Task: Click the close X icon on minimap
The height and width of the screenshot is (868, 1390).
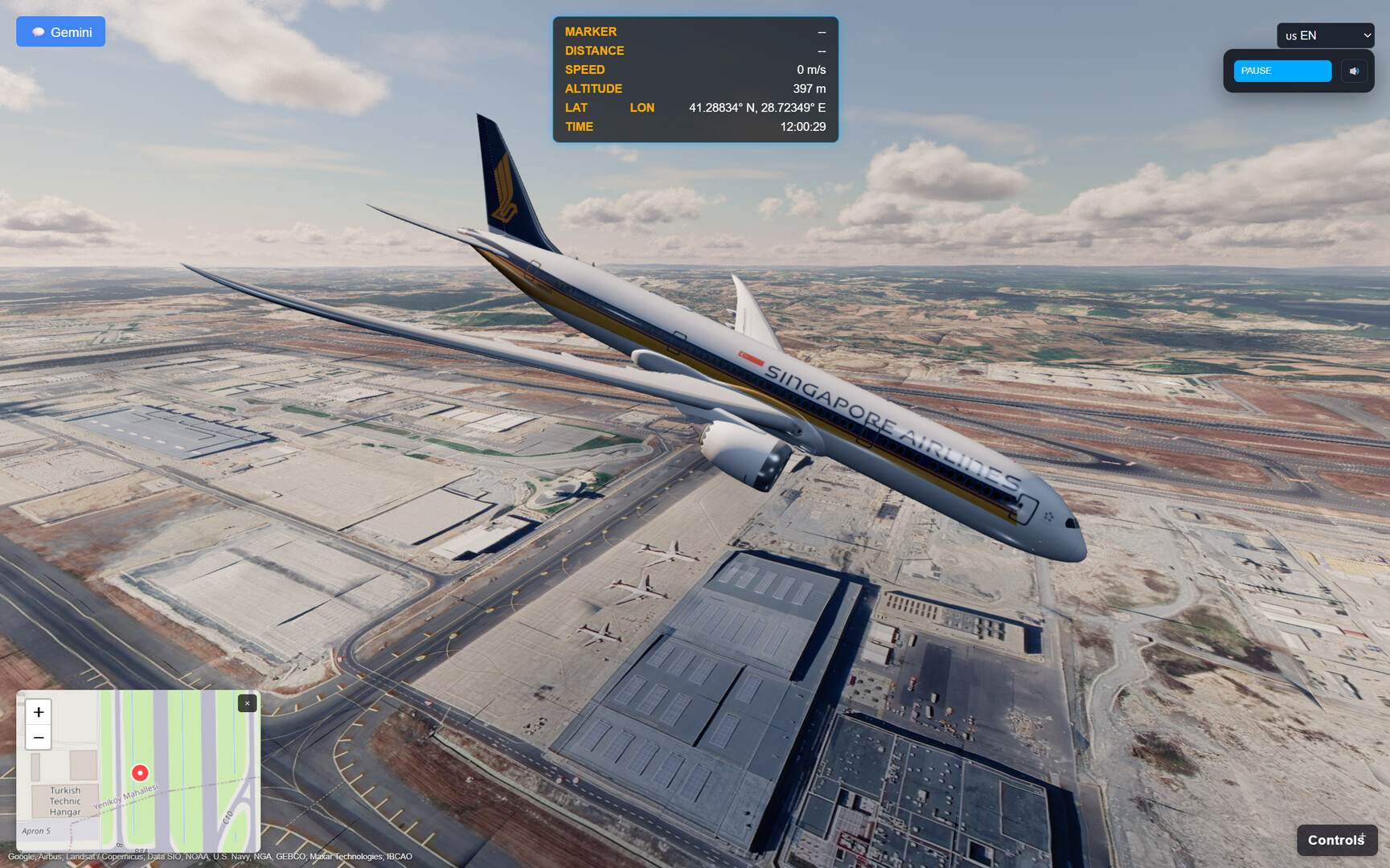Action: 247,702
